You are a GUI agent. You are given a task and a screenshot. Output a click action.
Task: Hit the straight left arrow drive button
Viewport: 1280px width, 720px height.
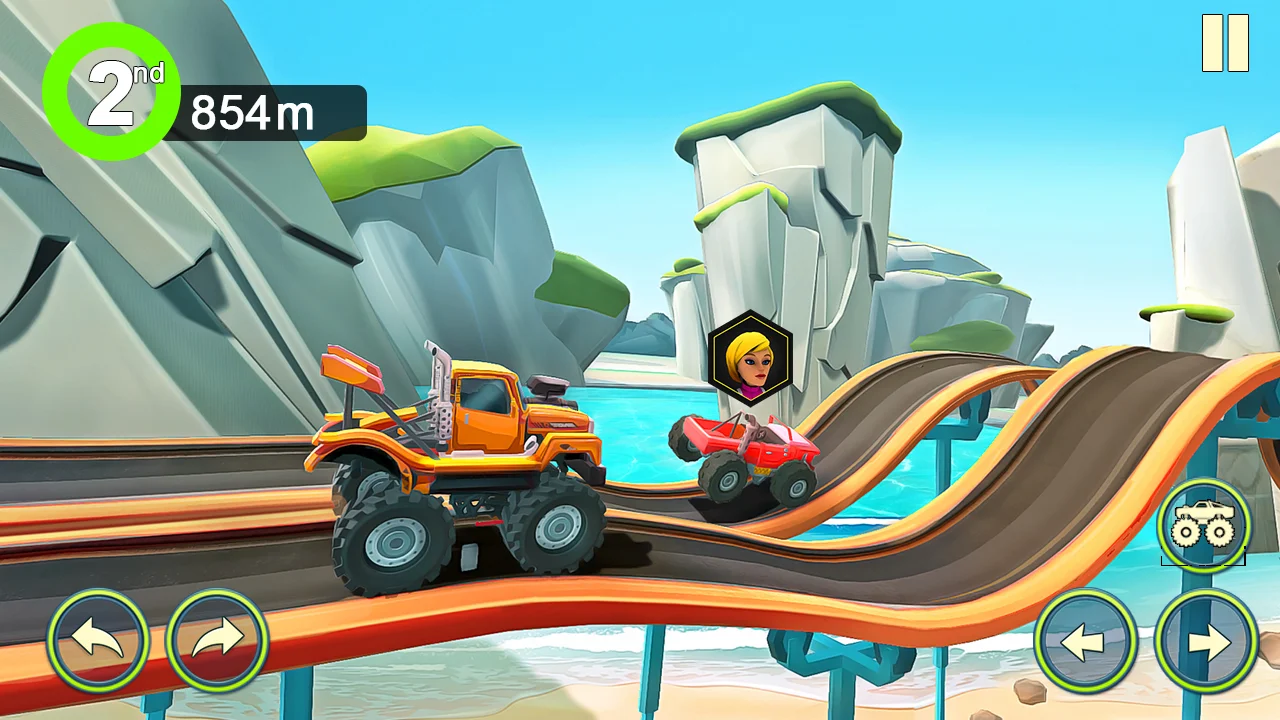[x=1085, y=641]
